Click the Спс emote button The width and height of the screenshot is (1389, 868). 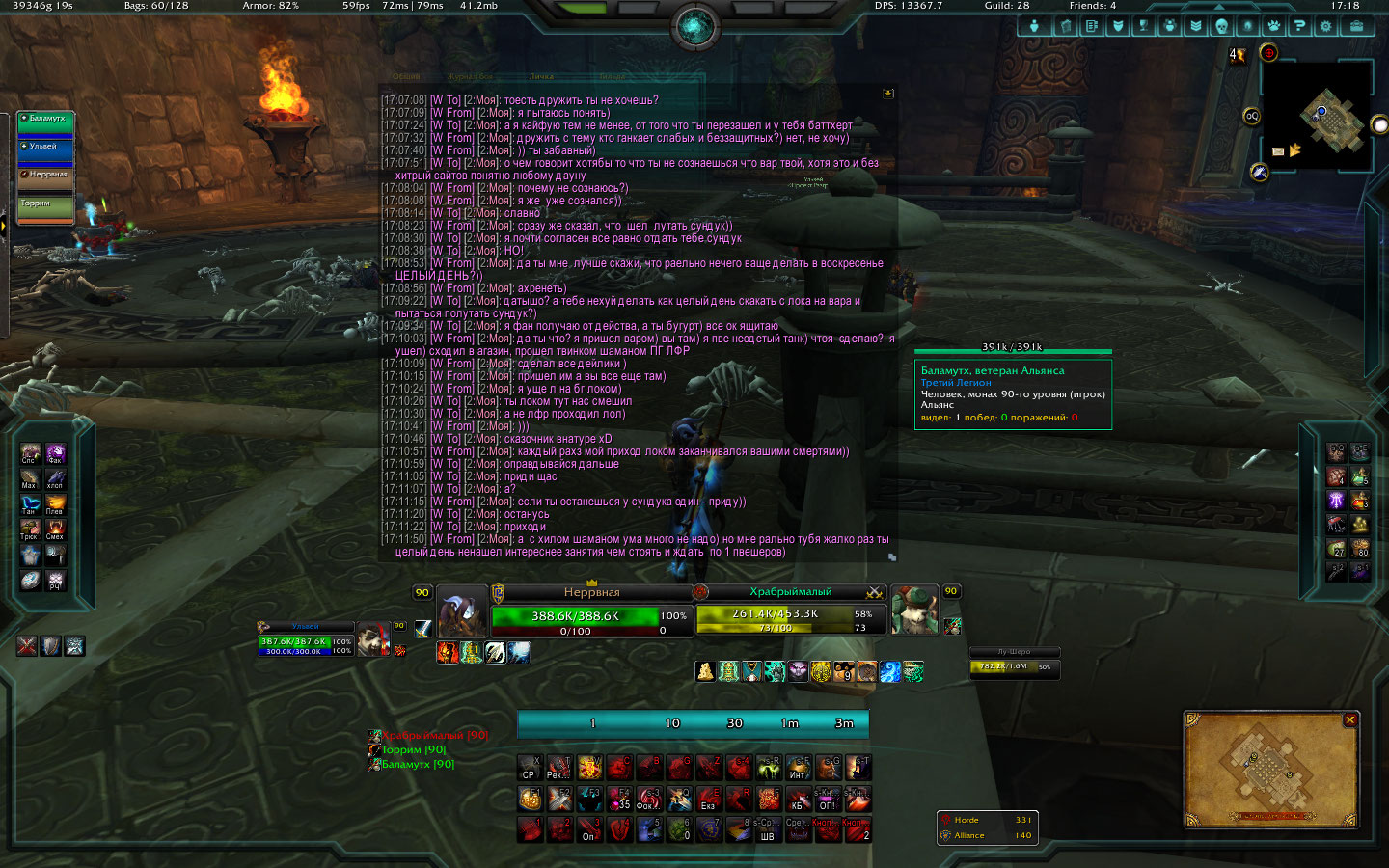coord(30,453)
